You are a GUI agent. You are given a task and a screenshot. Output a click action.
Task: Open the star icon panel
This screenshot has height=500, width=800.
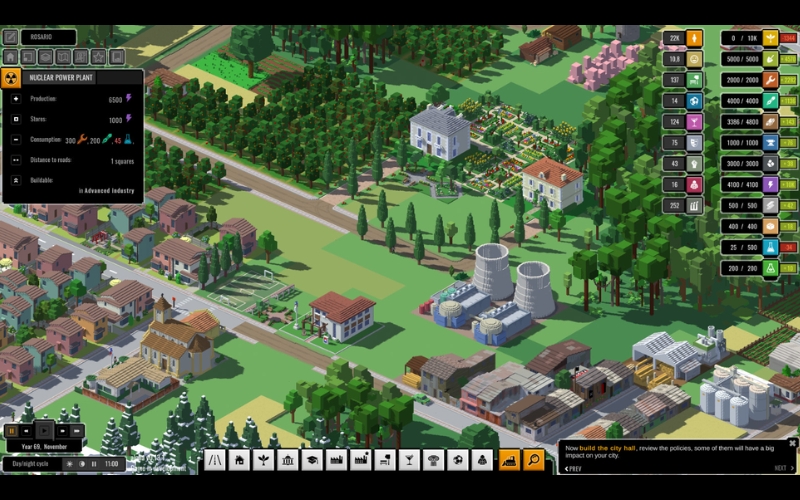[x=99, y=57]
